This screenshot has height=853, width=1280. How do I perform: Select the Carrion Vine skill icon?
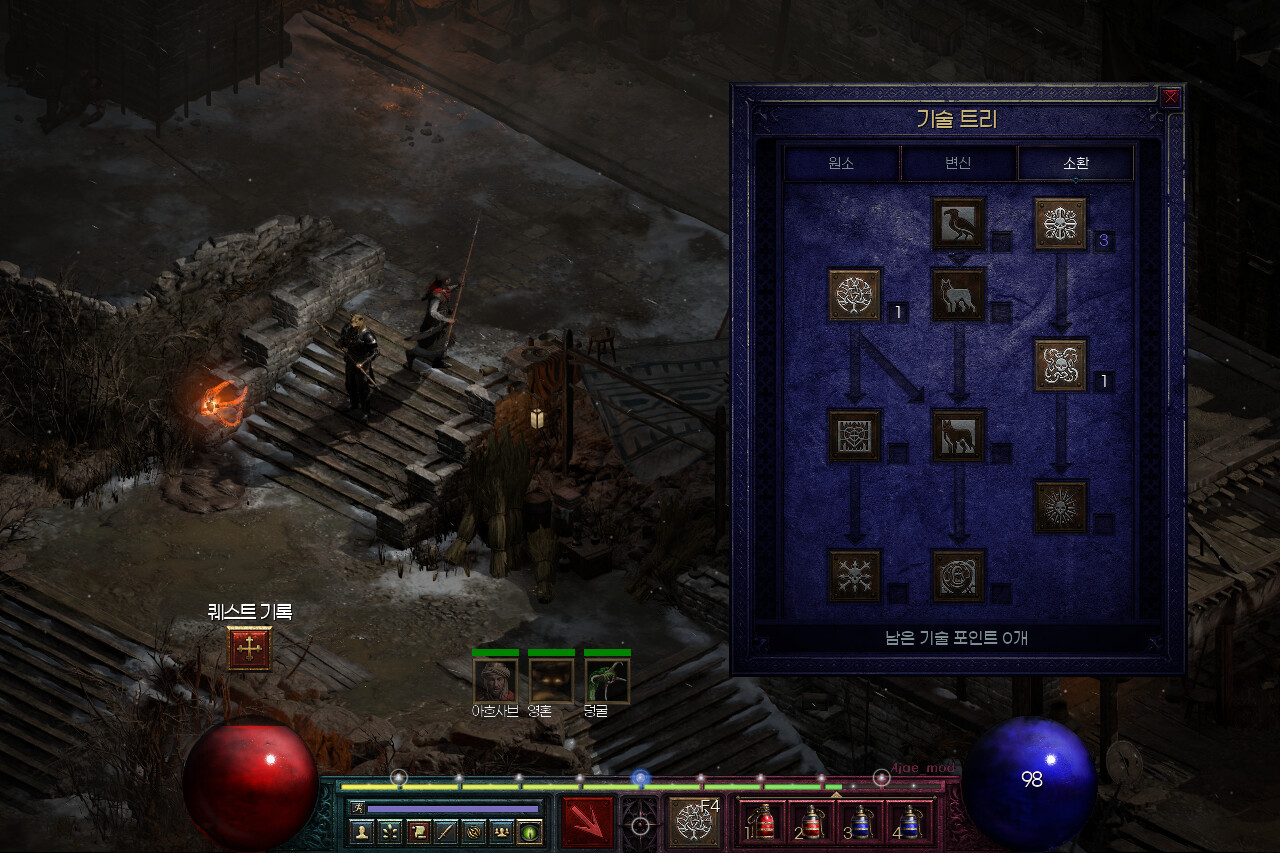1060,365
